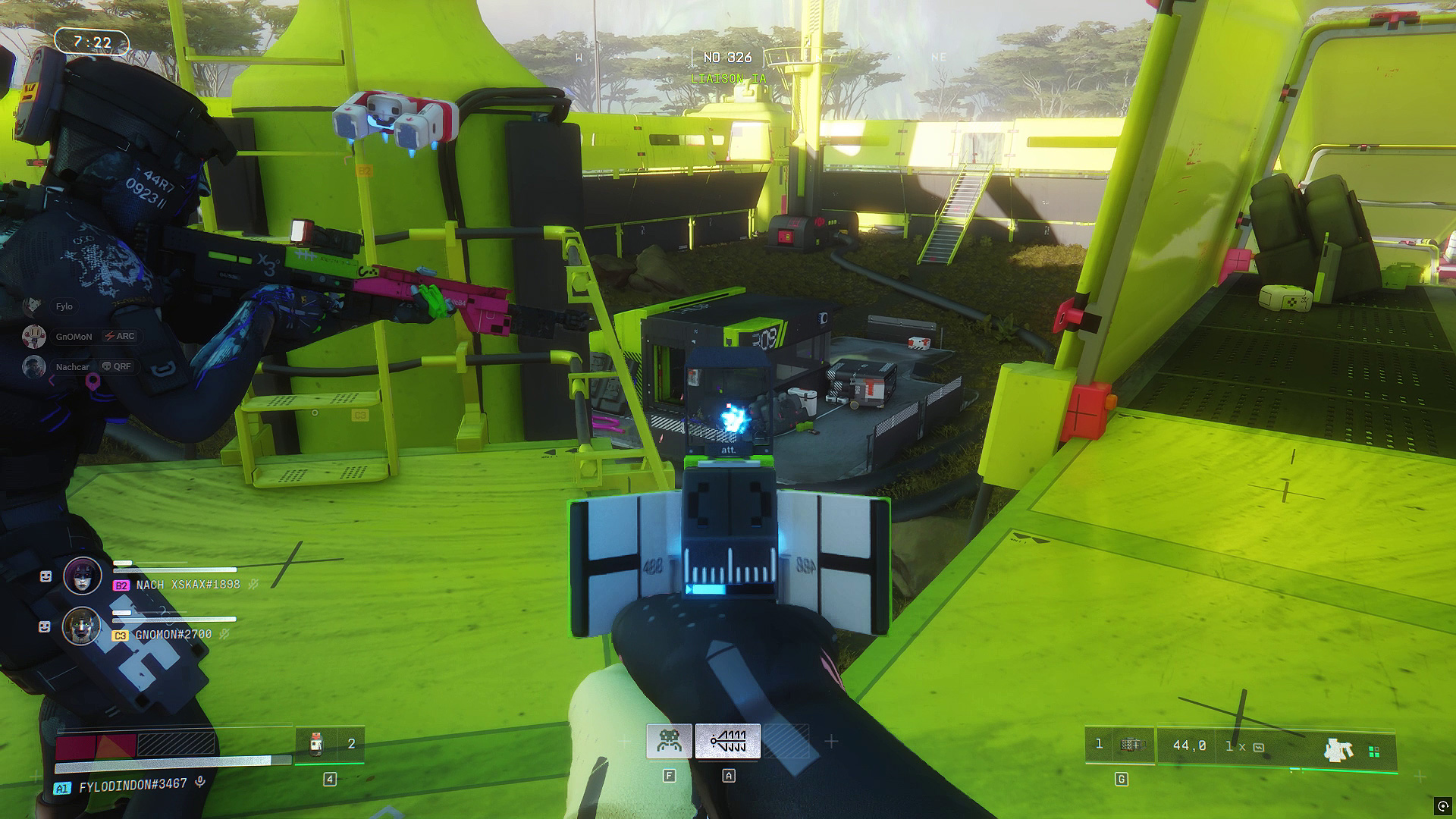Click the NO 326 compass heading
This screenshot has width=1456, height=819.
727,58
